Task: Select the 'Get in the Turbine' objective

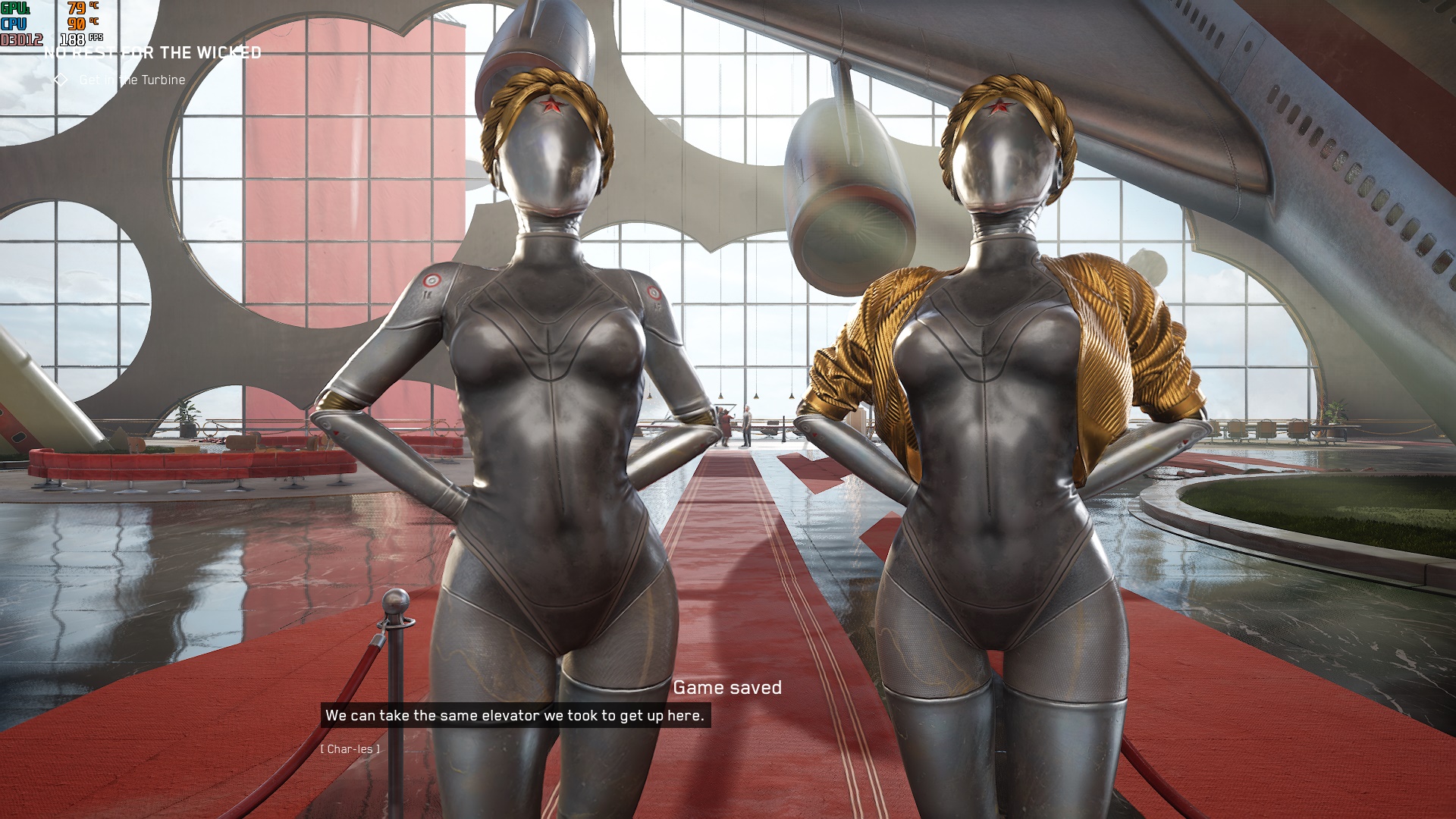Action: pyautogui.click(x=131, y=80)
